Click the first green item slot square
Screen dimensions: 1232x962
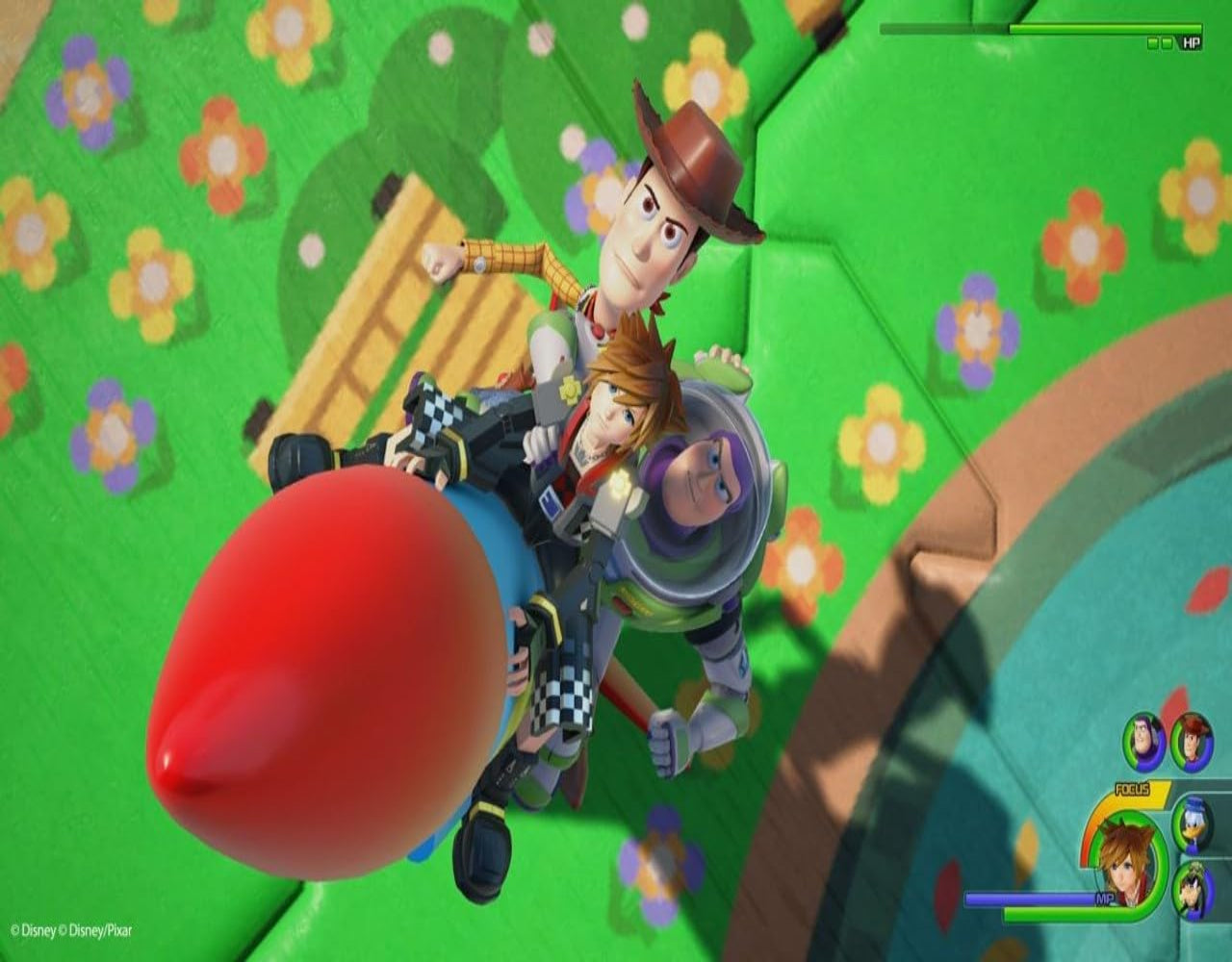(x=1153, y=43)
